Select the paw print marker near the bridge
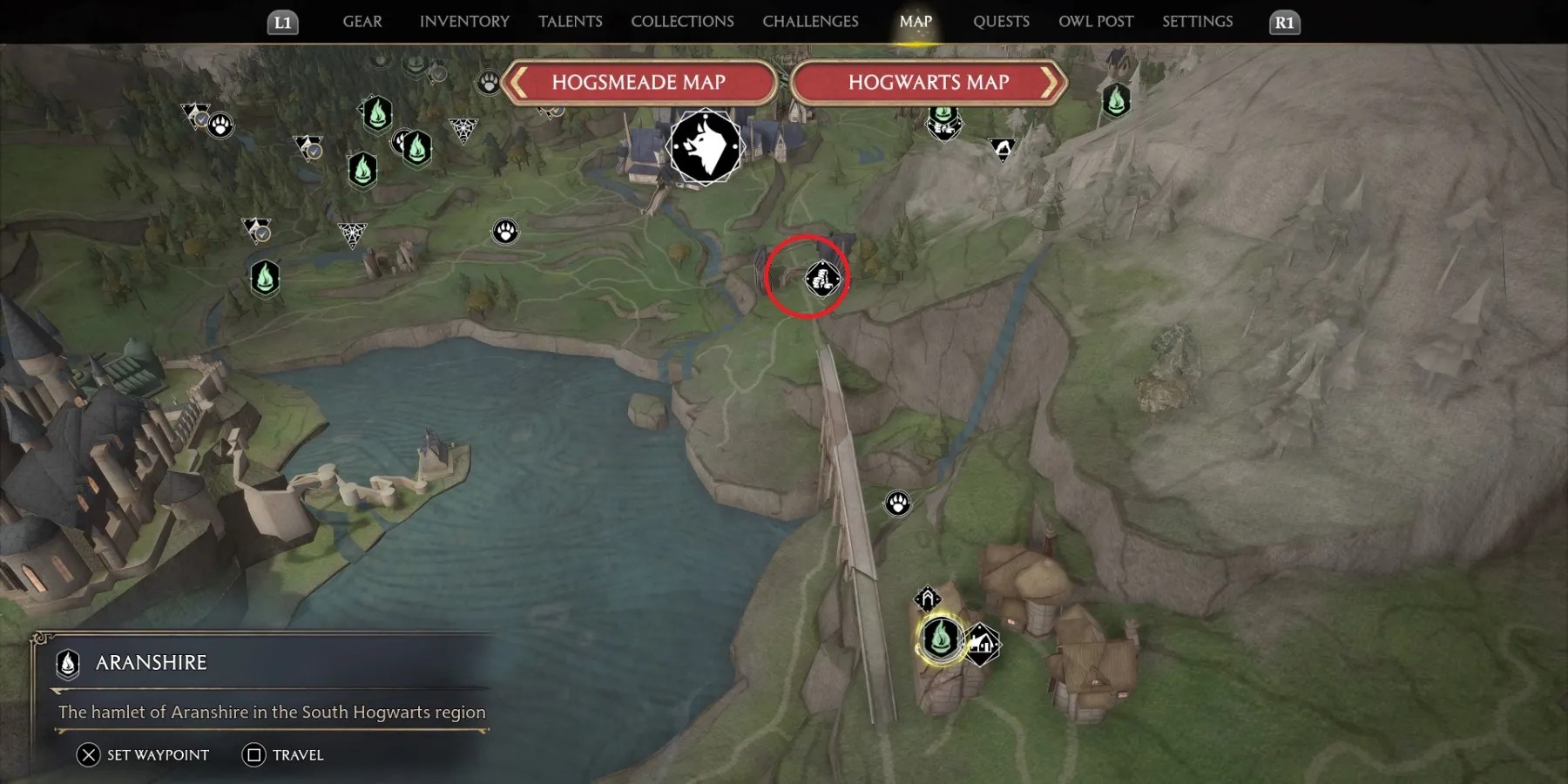Screen dimensions: 1568x784 898,504
